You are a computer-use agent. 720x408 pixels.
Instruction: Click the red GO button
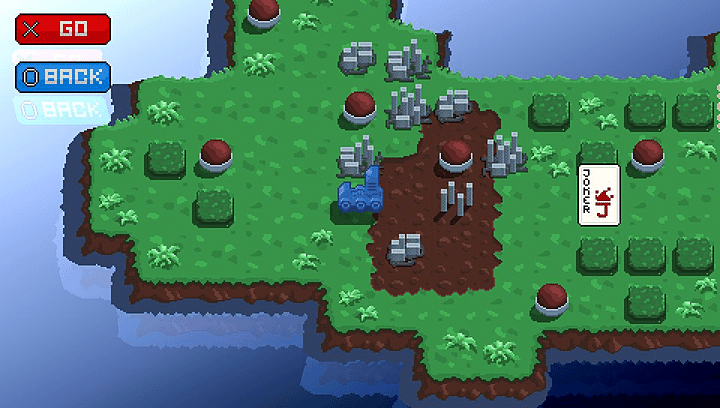click(62, 29)
